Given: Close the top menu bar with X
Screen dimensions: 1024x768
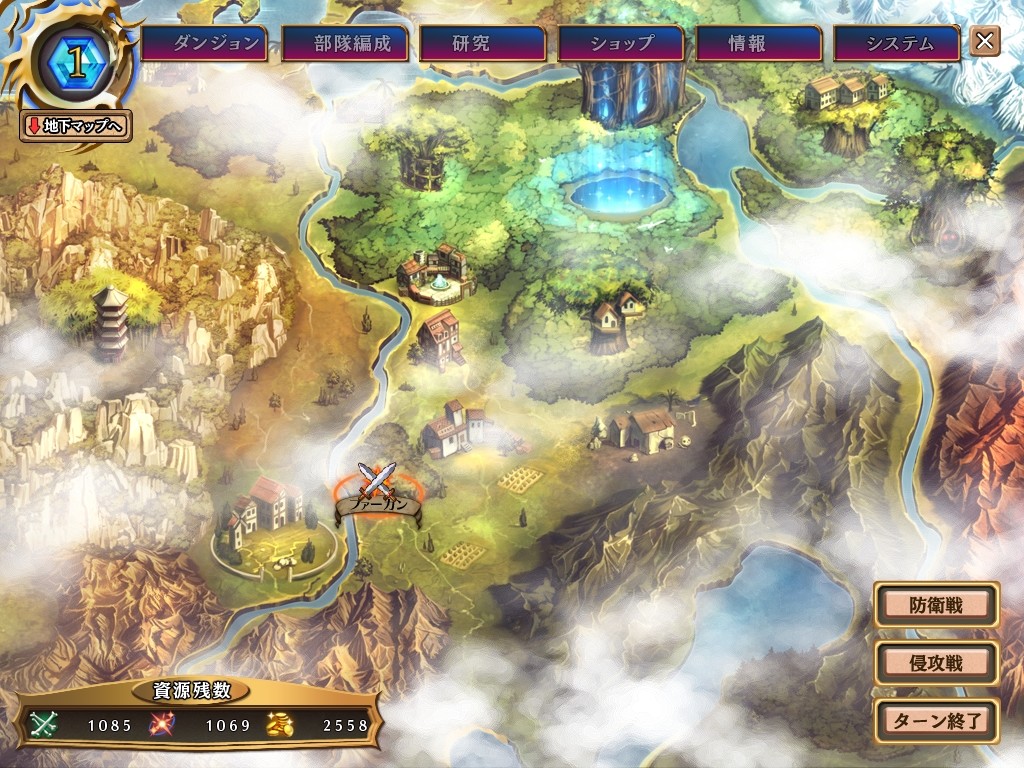Looking at the screenshot, I should tap(985, 41).
